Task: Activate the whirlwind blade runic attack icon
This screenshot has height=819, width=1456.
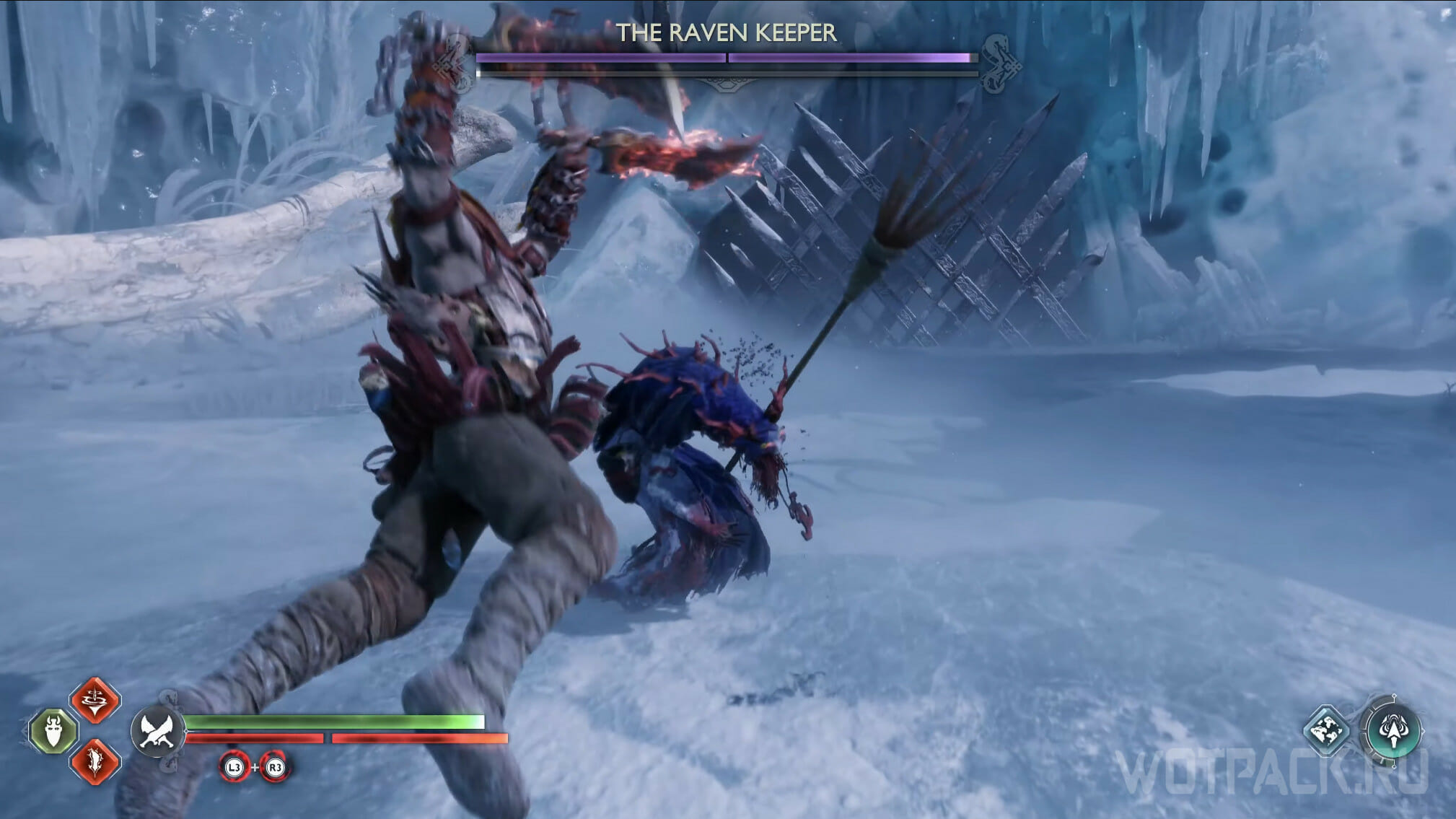Action: (x=95, y=699)
